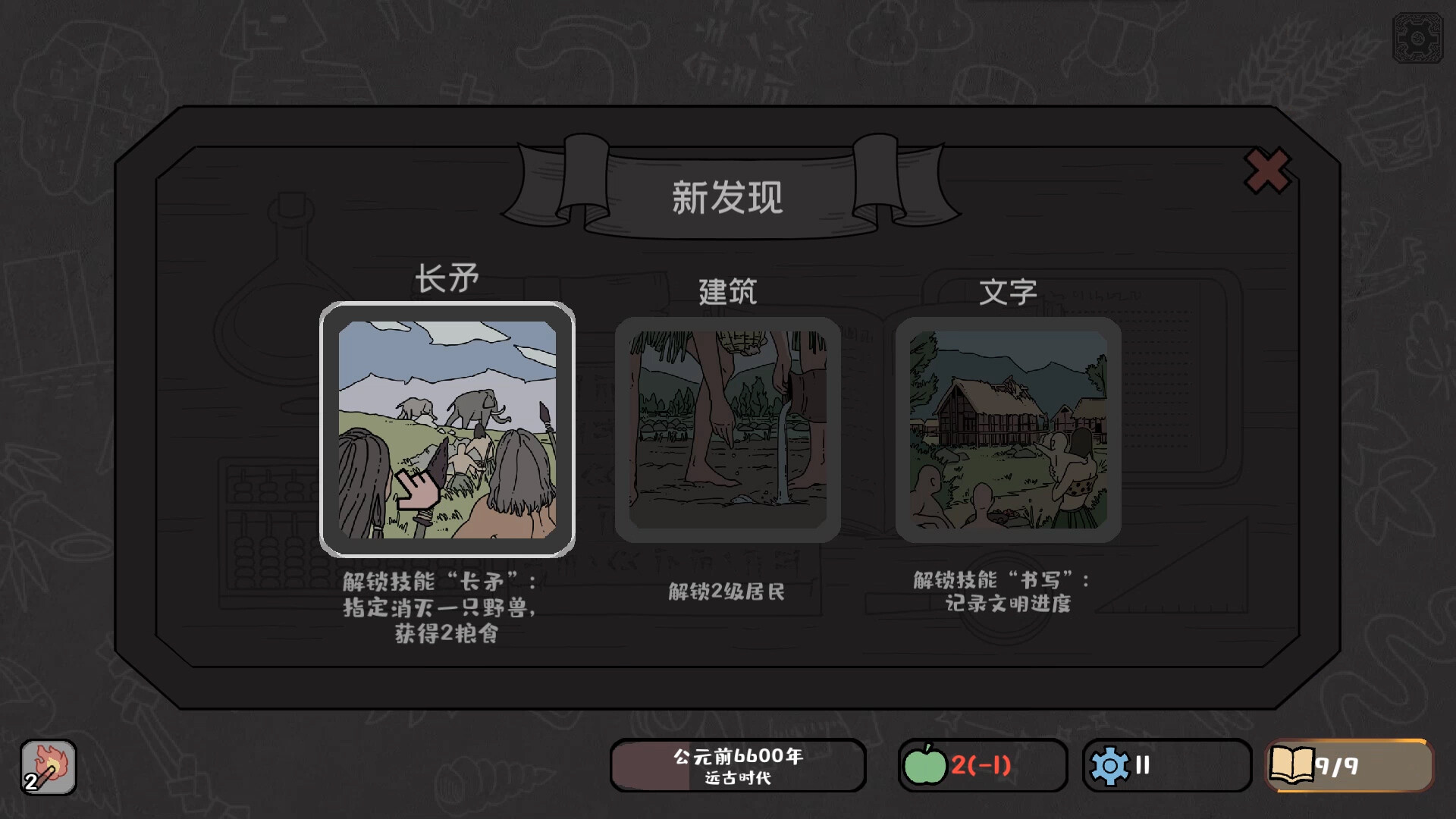Select the 文字 discovery card
Viewport: 1456px width, 819px height.
click(1009, 428)
